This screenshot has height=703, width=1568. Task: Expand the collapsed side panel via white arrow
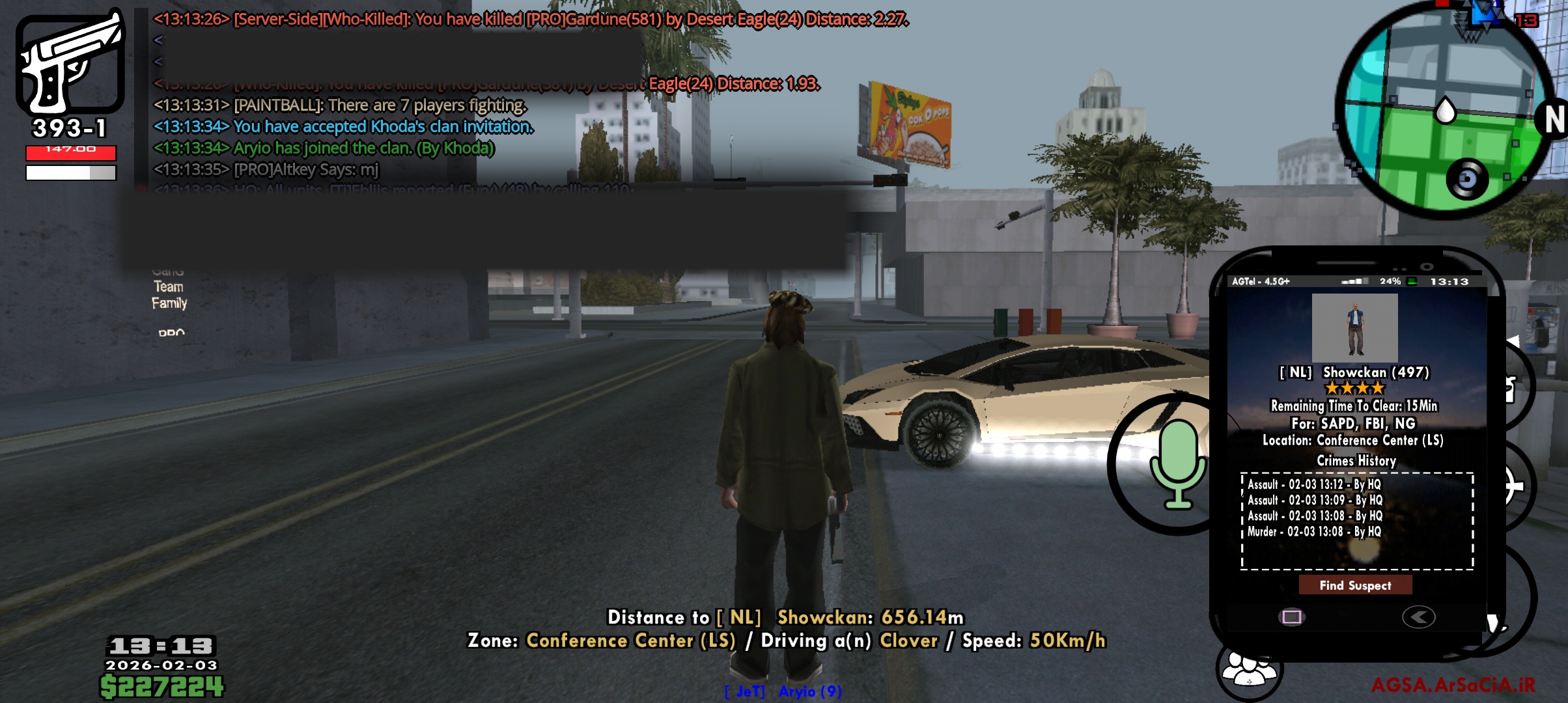click(1513, 340)
